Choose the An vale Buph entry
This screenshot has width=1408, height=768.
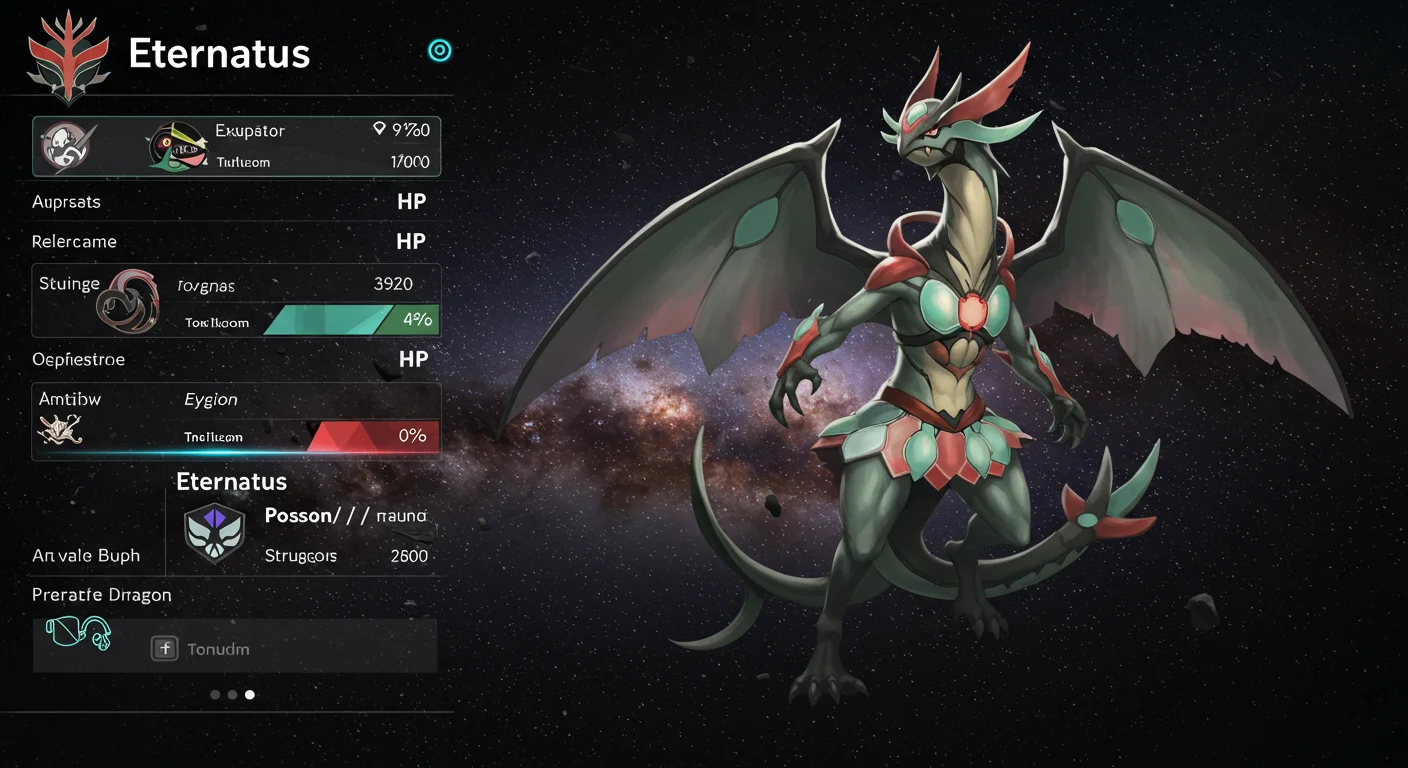[86, 556]
